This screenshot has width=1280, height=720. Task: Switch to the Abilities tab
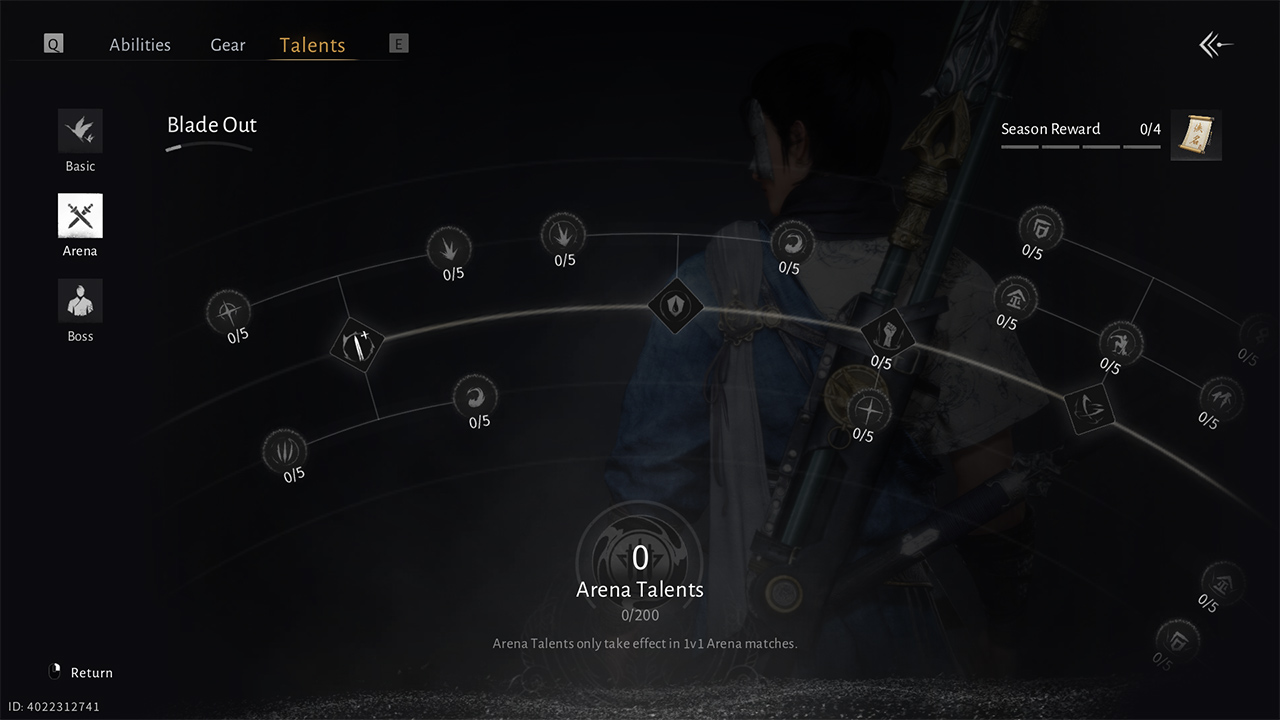140,45
